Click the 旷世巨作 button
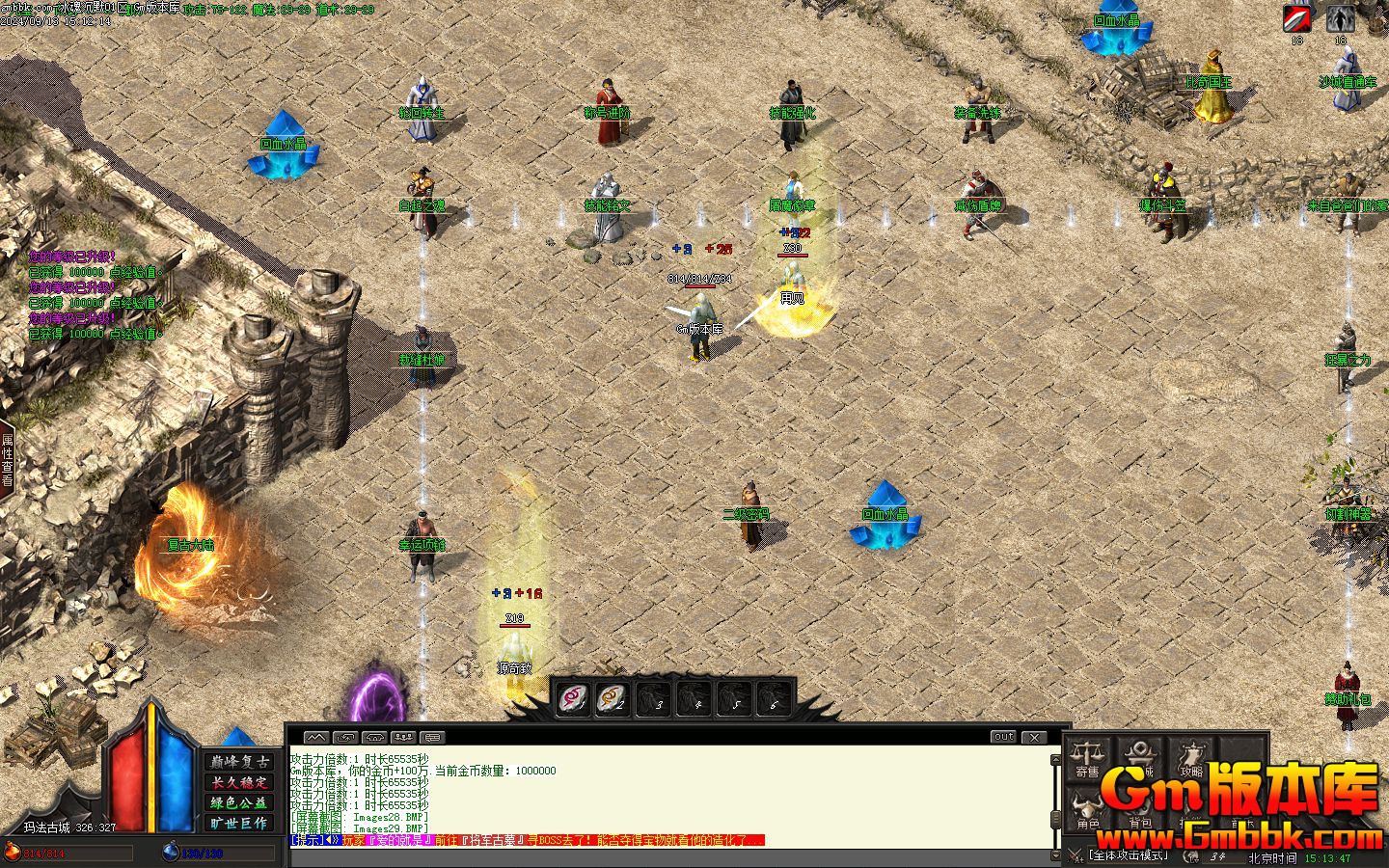This screenshot has width=1389, height=868. pyautogui.click(x=238, y=823)
